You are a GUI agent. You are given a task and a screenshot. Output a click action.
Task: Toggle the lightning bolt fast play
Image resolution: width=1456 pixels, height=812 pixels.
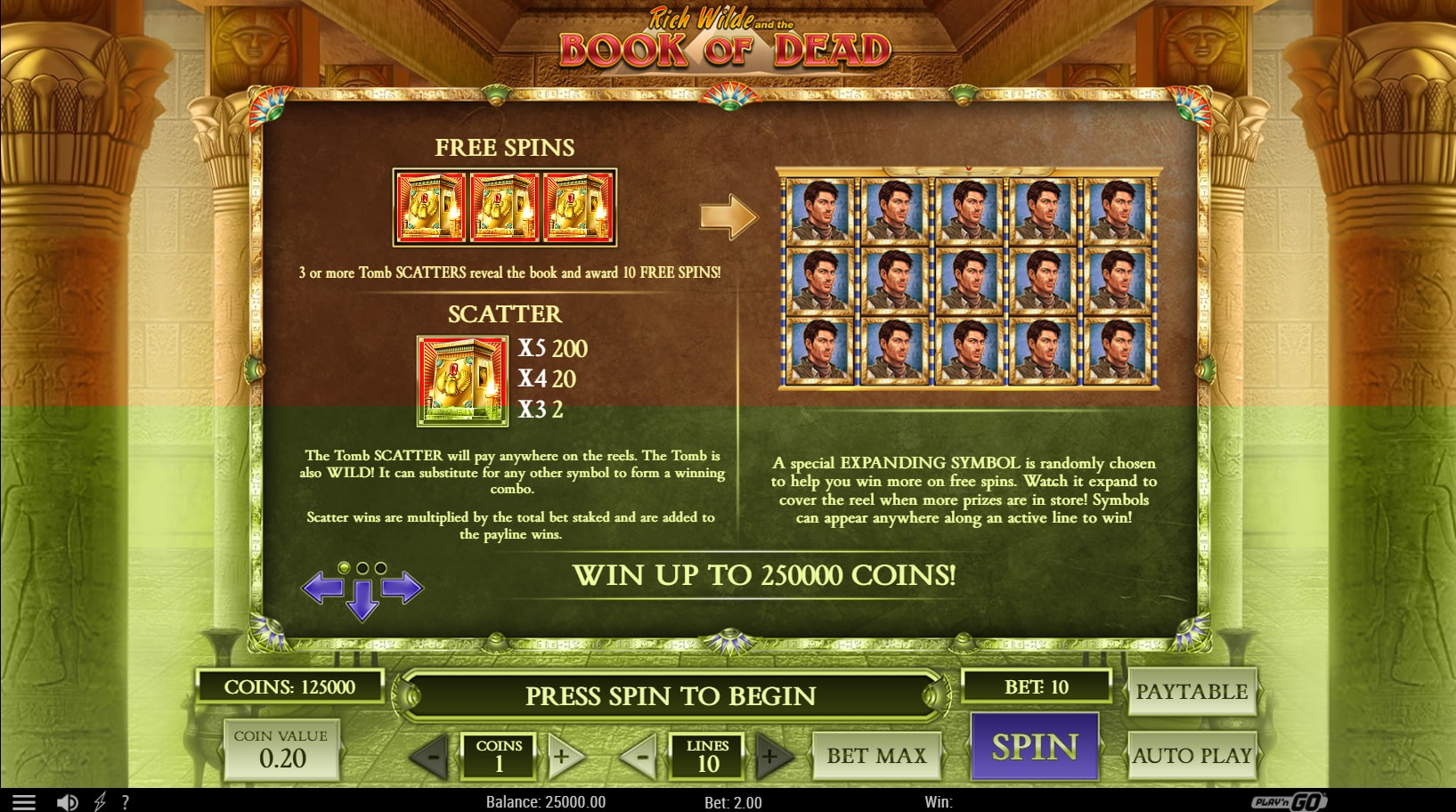pos(100,802)
